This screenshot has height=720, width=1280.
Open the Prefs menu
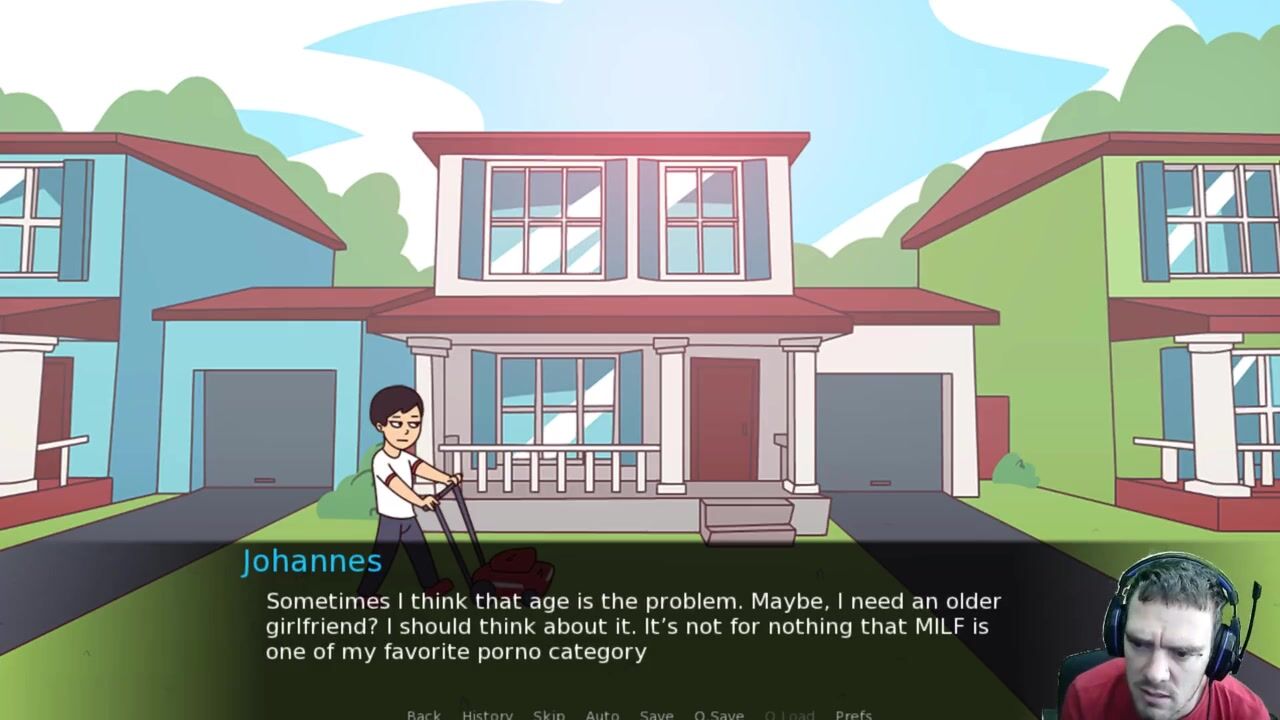tap(853, 714)
